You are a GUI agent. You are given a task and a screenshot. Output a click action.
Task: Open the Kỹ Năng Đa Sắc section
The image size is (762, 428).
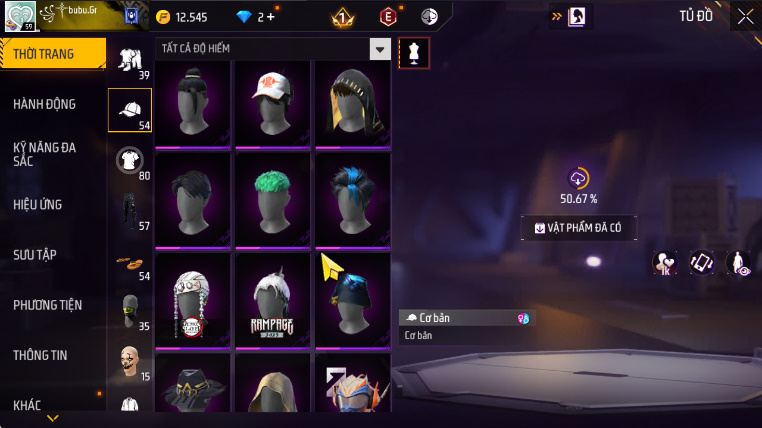click(x=45, y=154)
